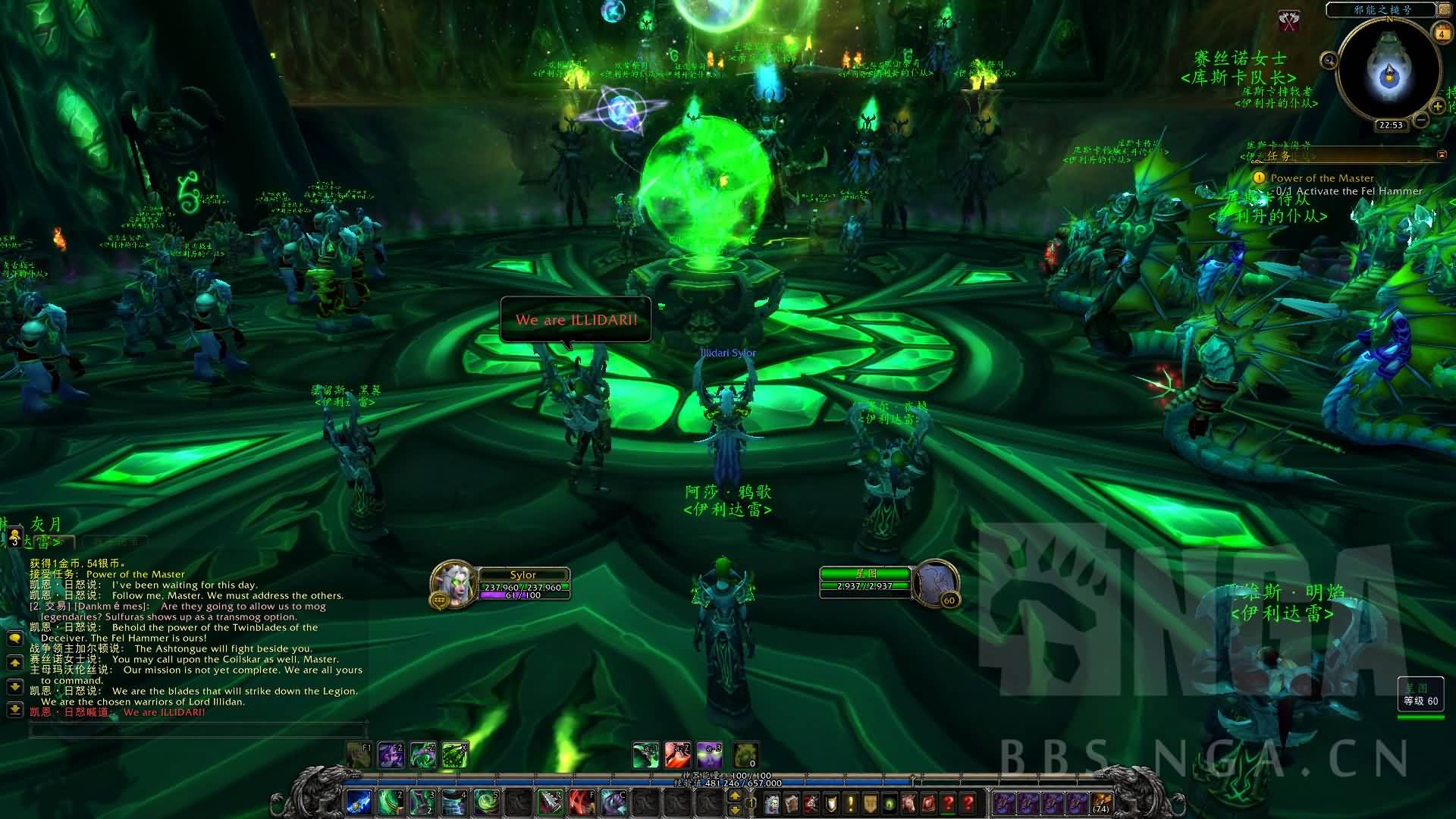Jump chat to bottom with the lowest arrow
This screenshot has height=819, width=1456.
point(14,710)
